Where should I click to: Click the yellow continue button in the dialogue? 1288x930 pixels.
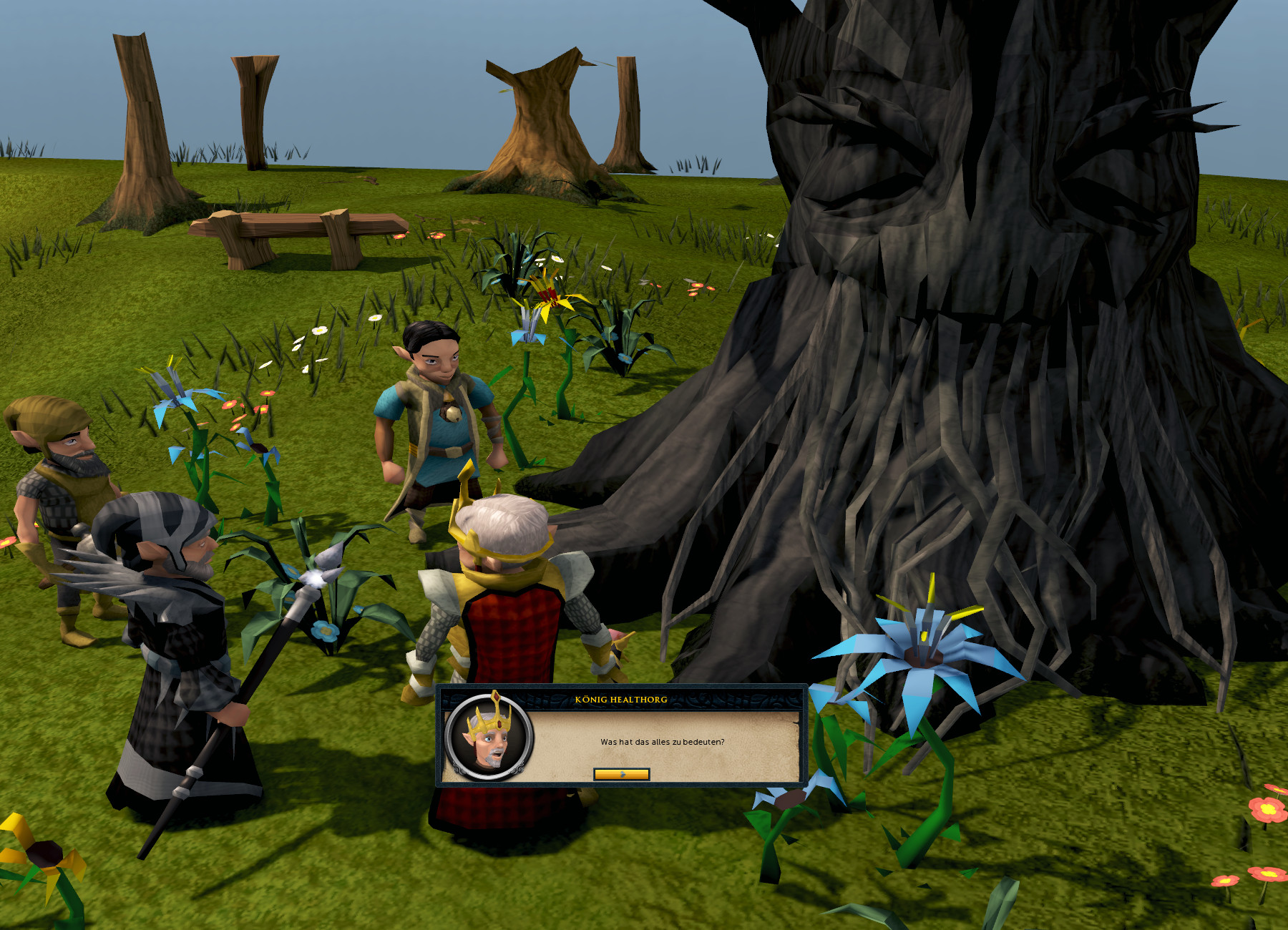621,774
